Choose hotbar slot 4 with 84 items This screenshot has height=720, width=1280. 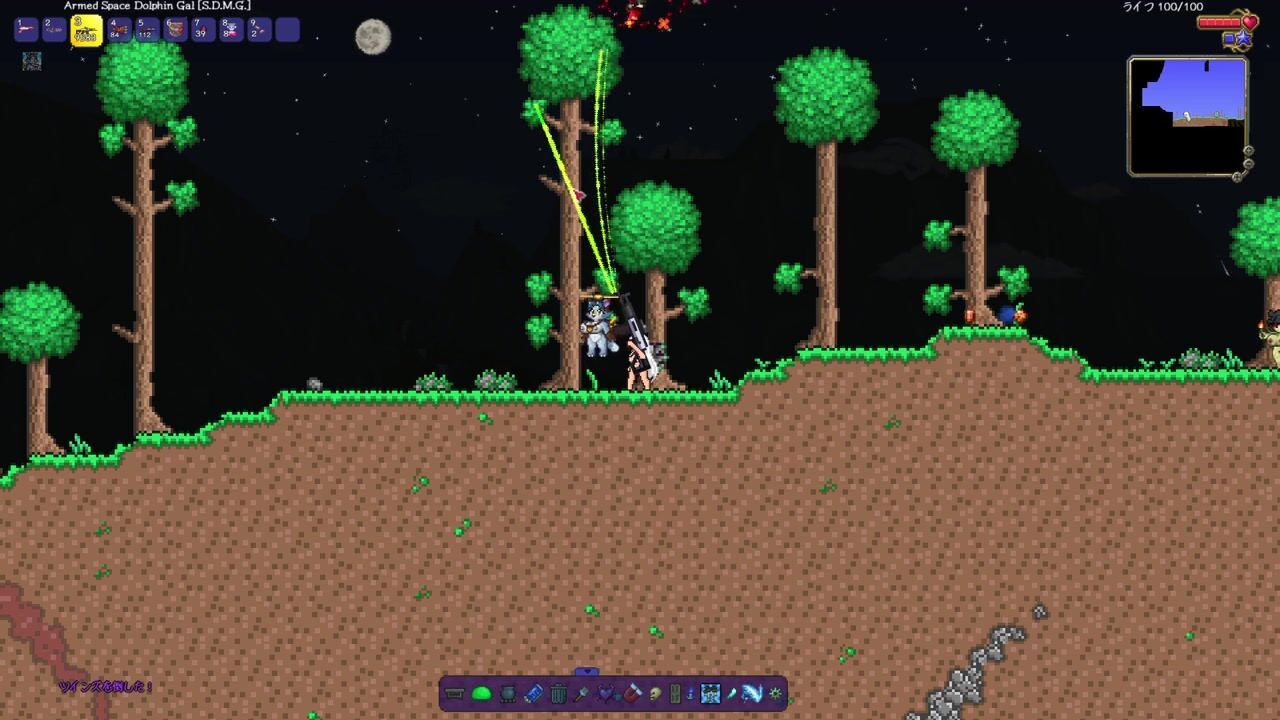(x=118, y=30)
